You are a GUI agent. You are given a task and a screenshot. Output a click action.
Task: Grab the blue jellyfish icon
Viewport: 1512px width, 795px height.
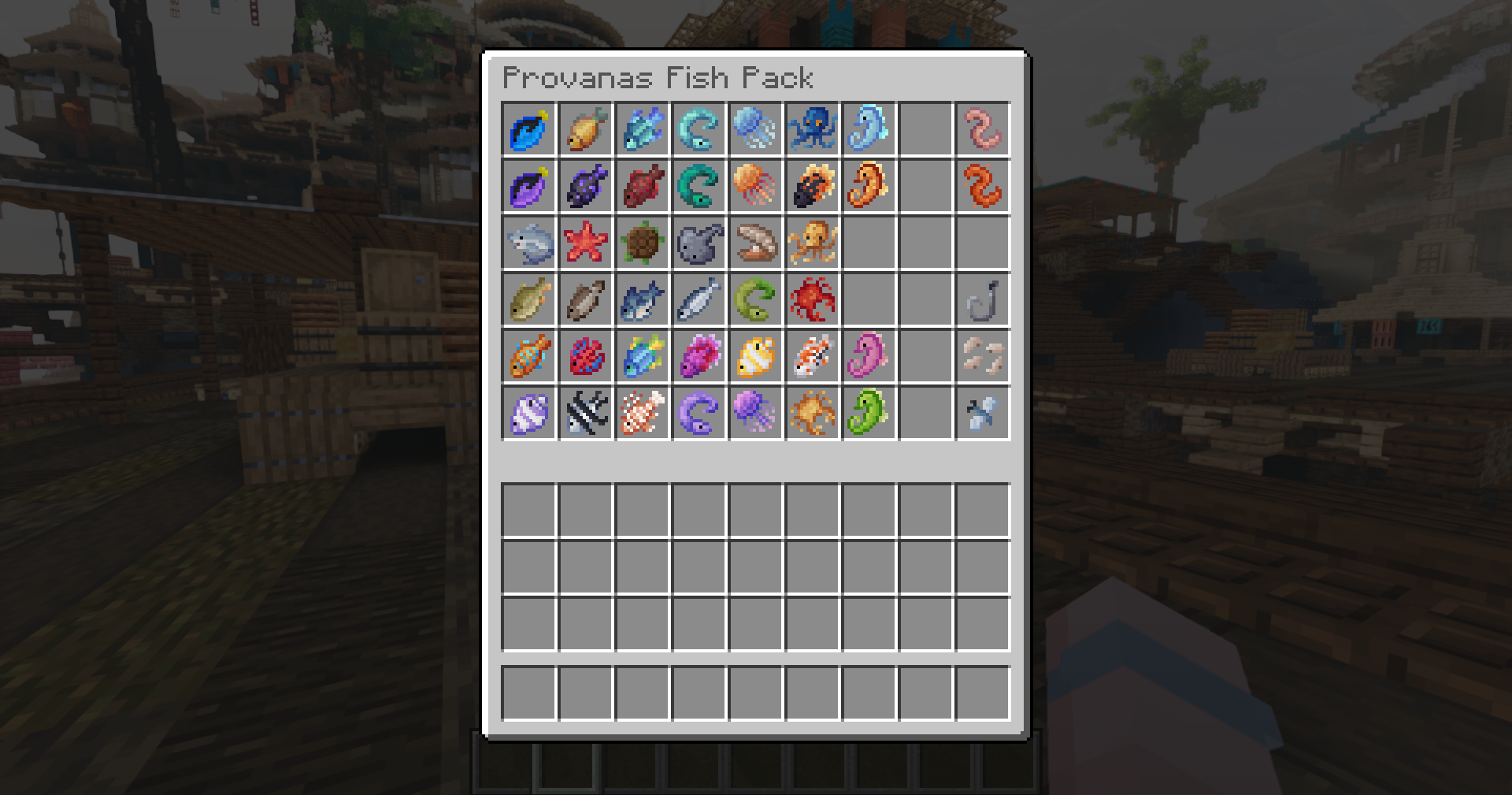(755, 129)
